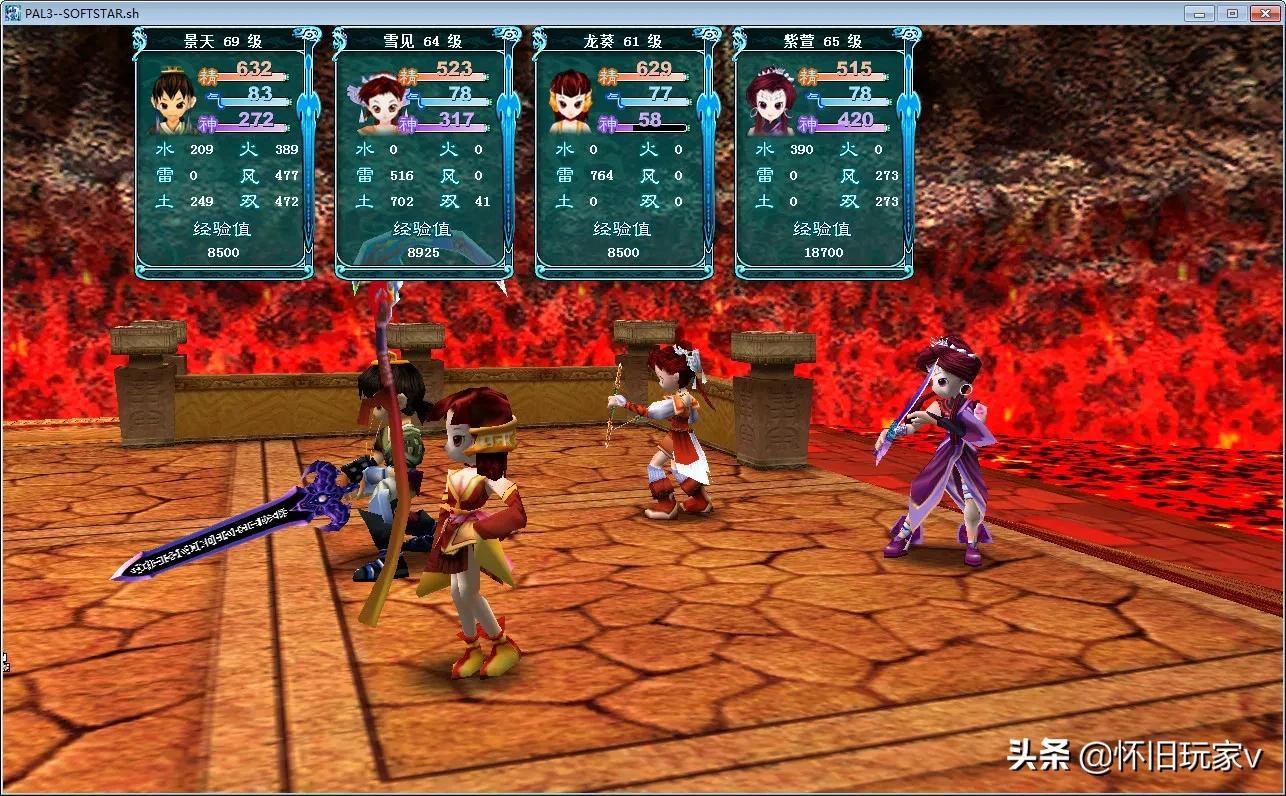
Task: Close the PAL3 game window
Action: (1264, 13)
